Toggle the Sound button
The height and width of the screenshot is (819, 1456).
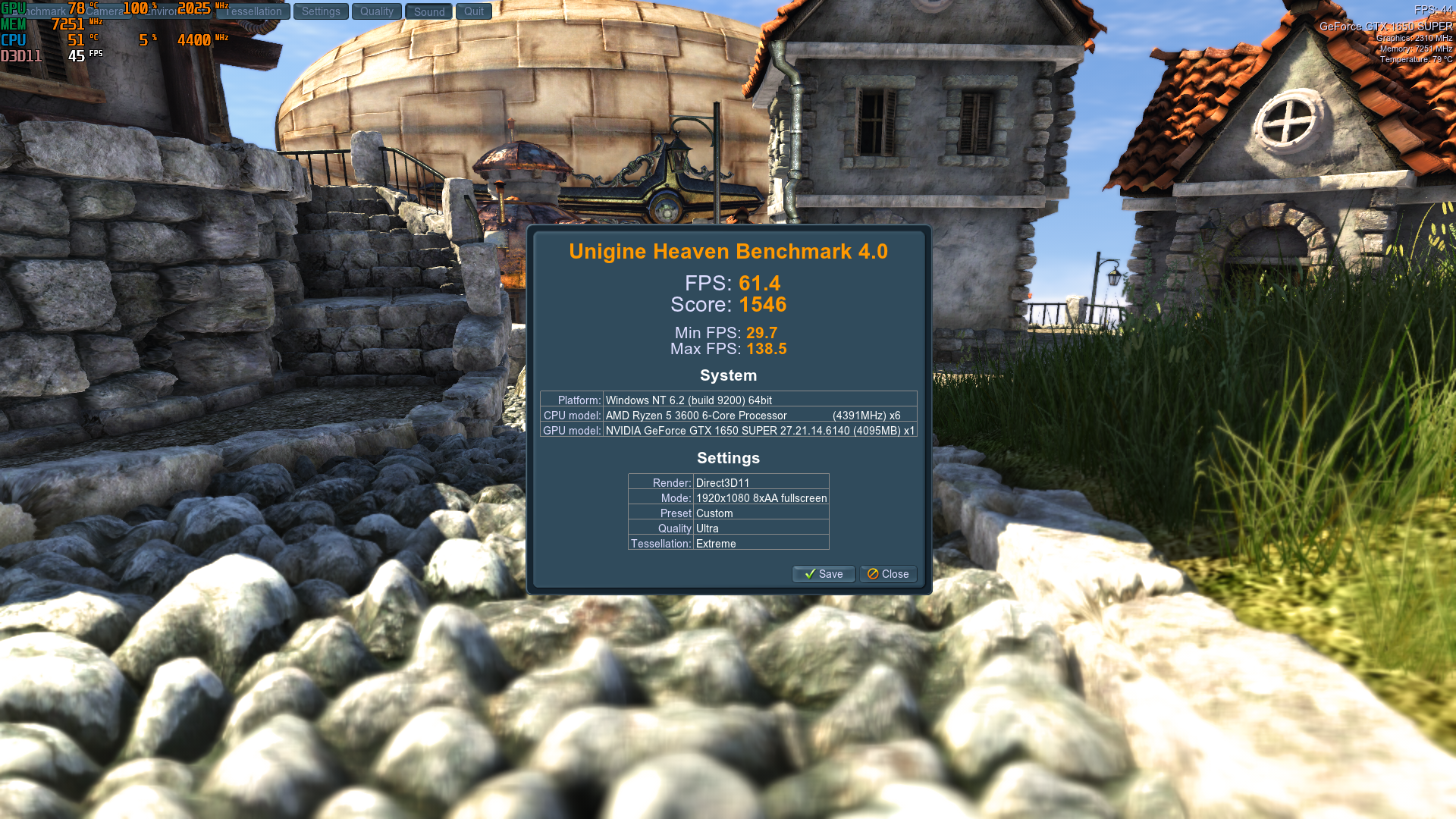point(429,11)
